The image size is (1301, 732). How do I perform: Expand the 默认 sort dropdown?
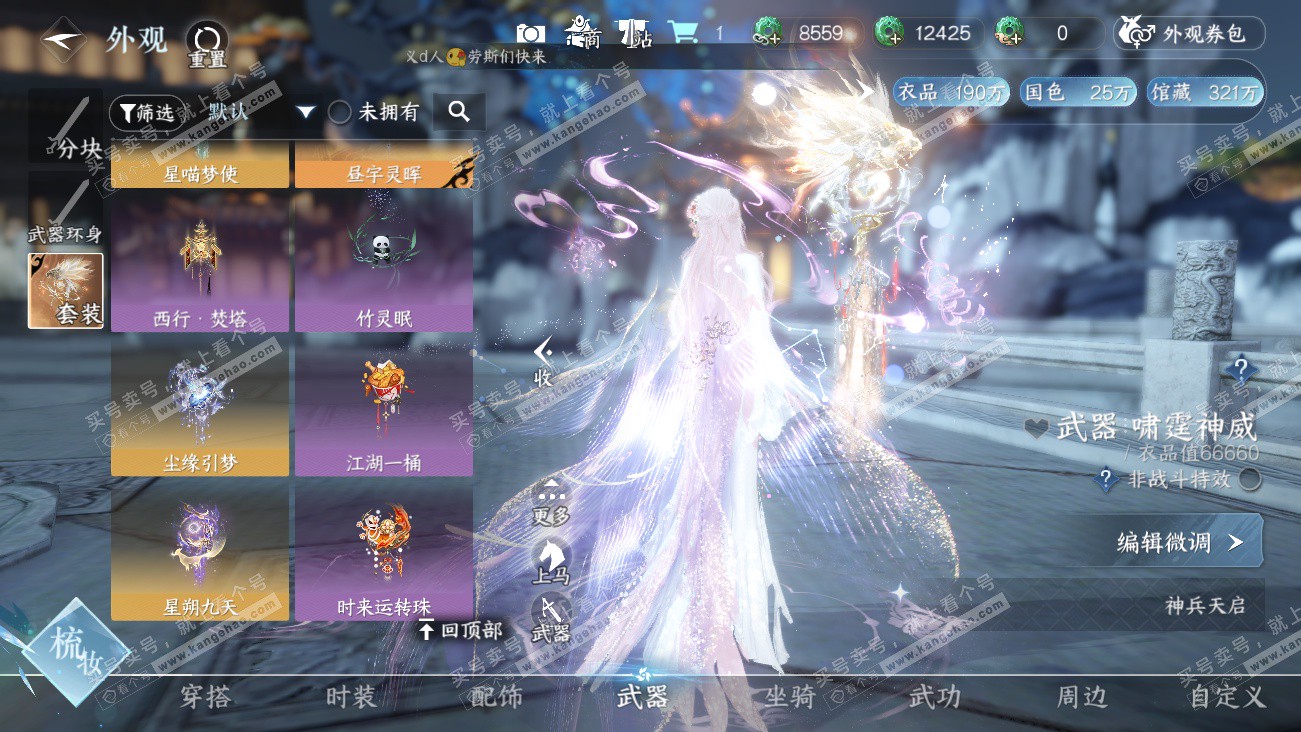[x=306, y=112]
